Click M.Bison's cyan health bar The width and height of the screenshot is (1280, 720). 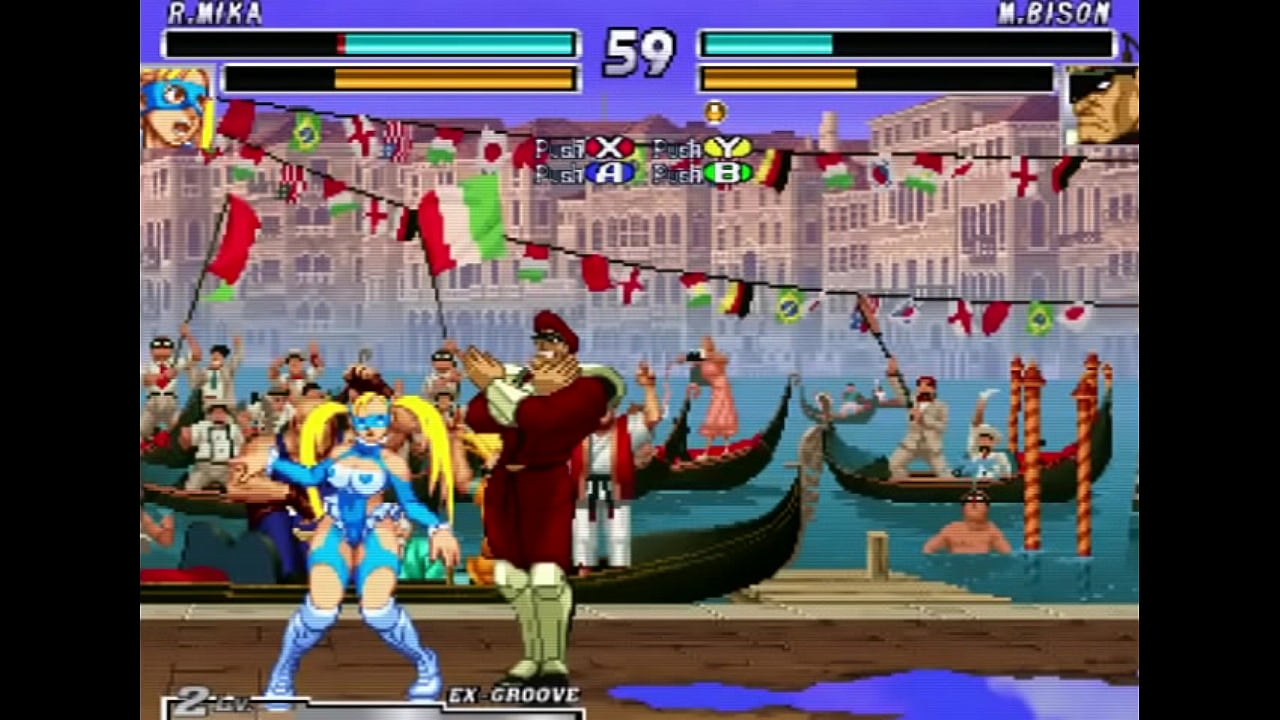click(770, 44)
